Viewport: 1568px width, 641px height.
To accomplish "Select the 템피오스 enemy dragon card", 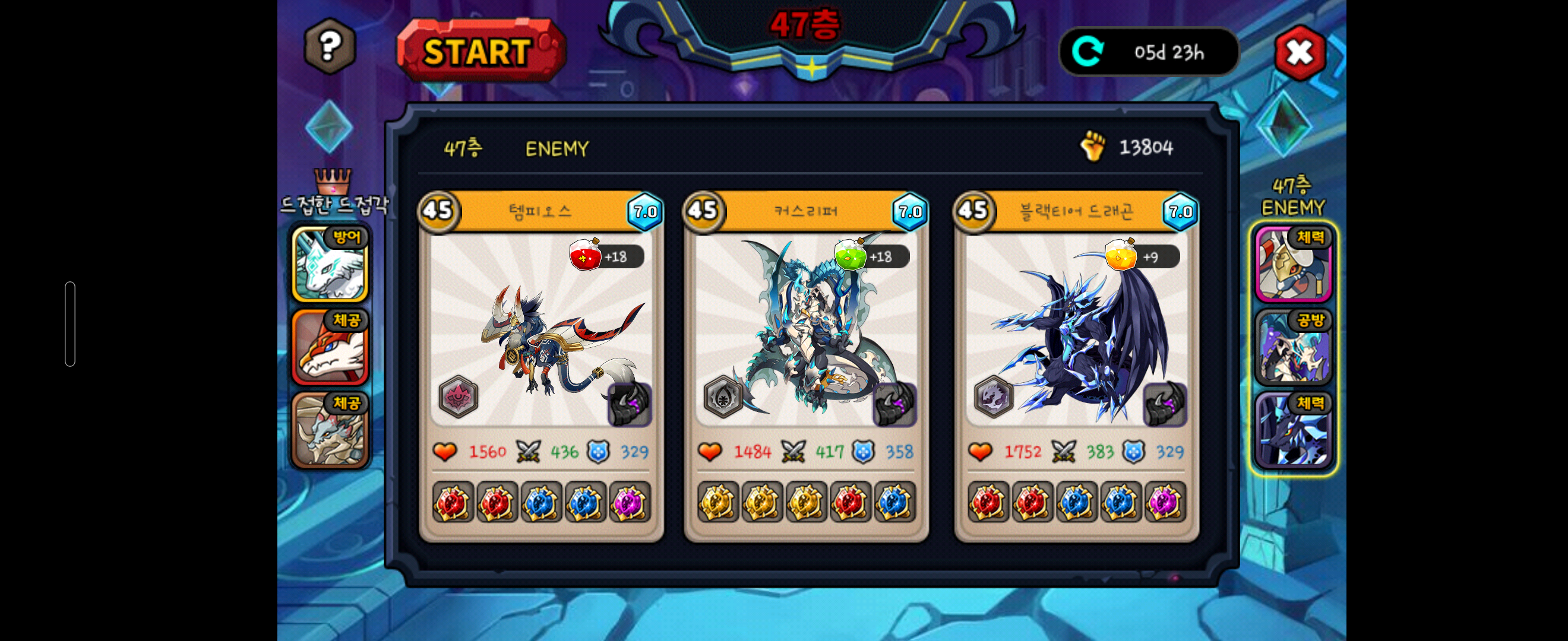I will click(x=540, y=328).
